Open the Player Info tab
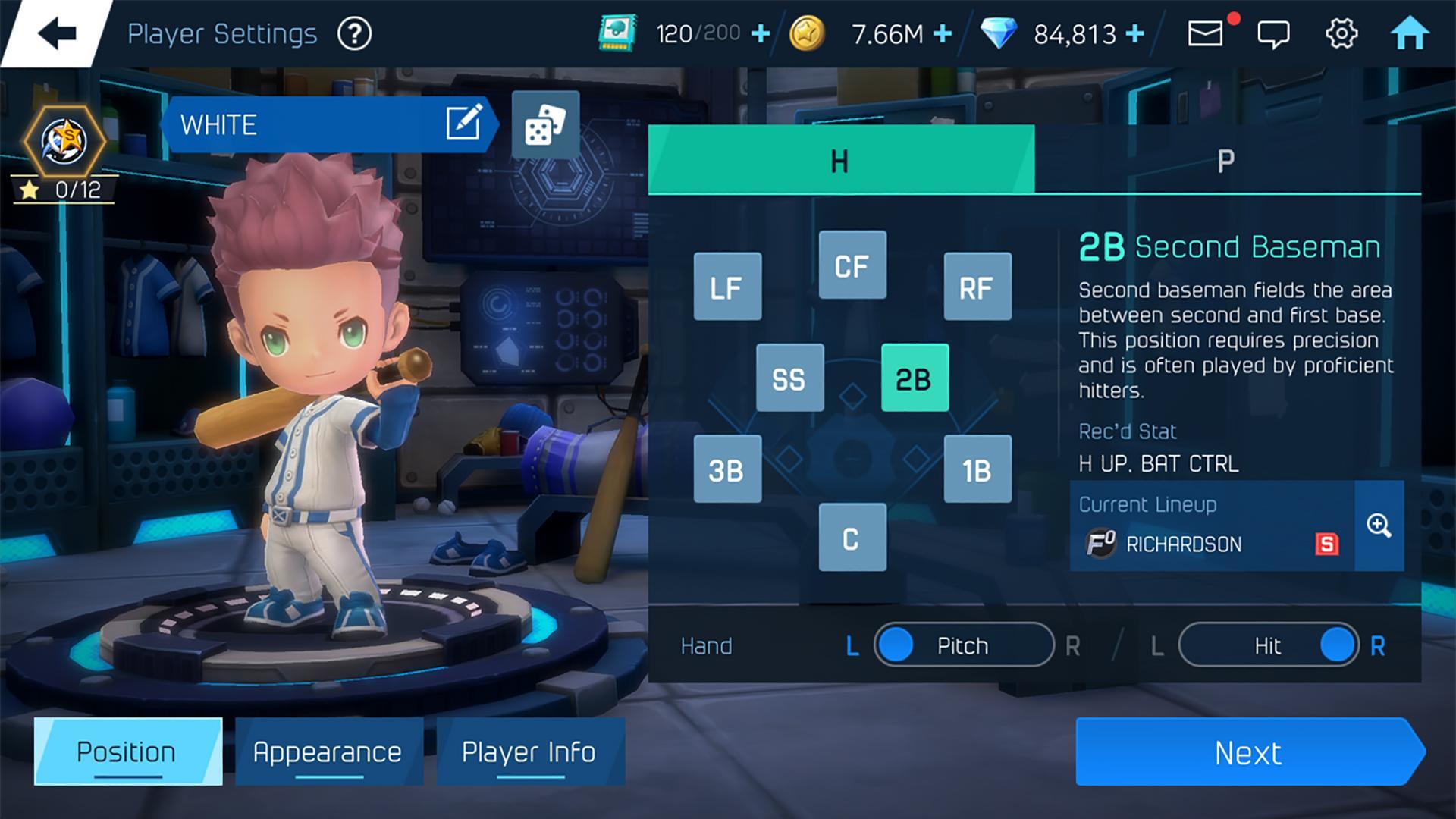Screen dimensions: 1456x819 [531, 752]
